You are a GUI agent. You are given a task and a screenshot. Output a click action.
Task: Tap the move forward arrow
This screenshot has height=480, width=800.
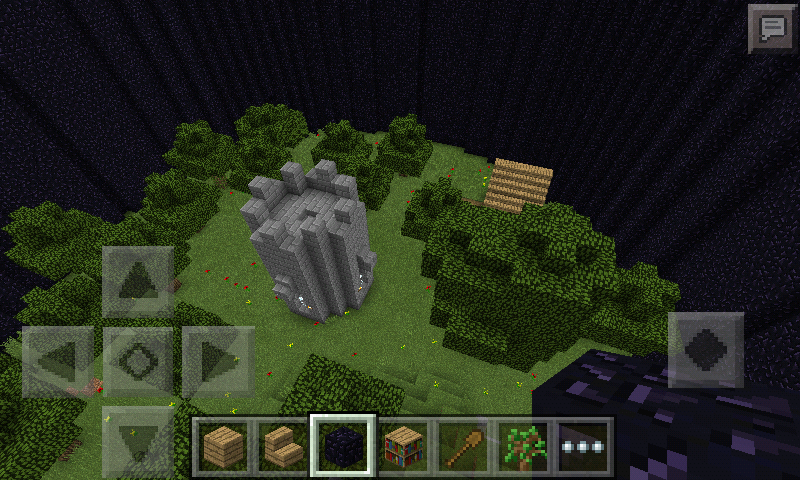point(138,281)
